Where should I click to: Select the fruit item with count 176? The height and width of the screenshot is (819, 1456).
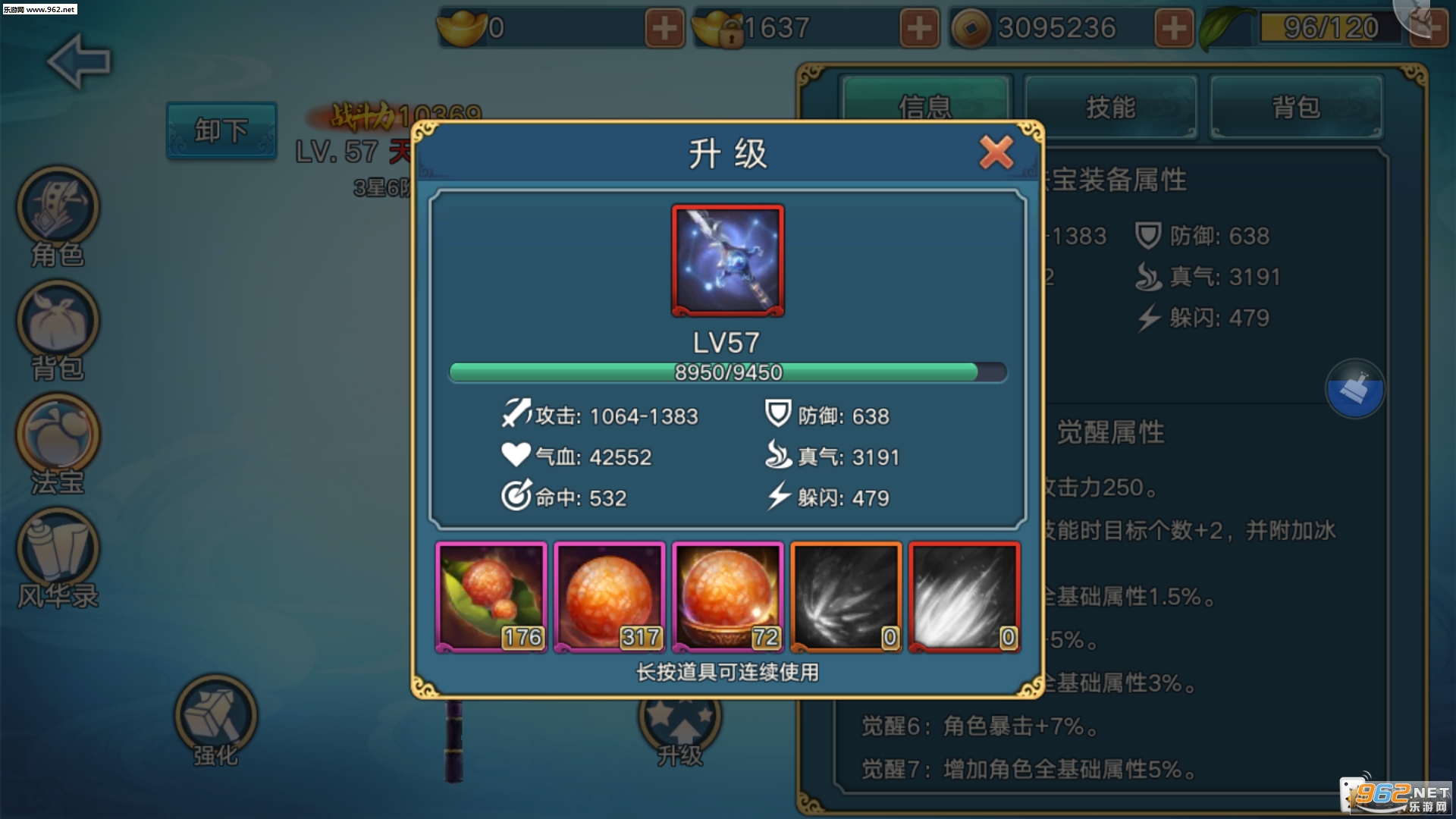point(490,595)
